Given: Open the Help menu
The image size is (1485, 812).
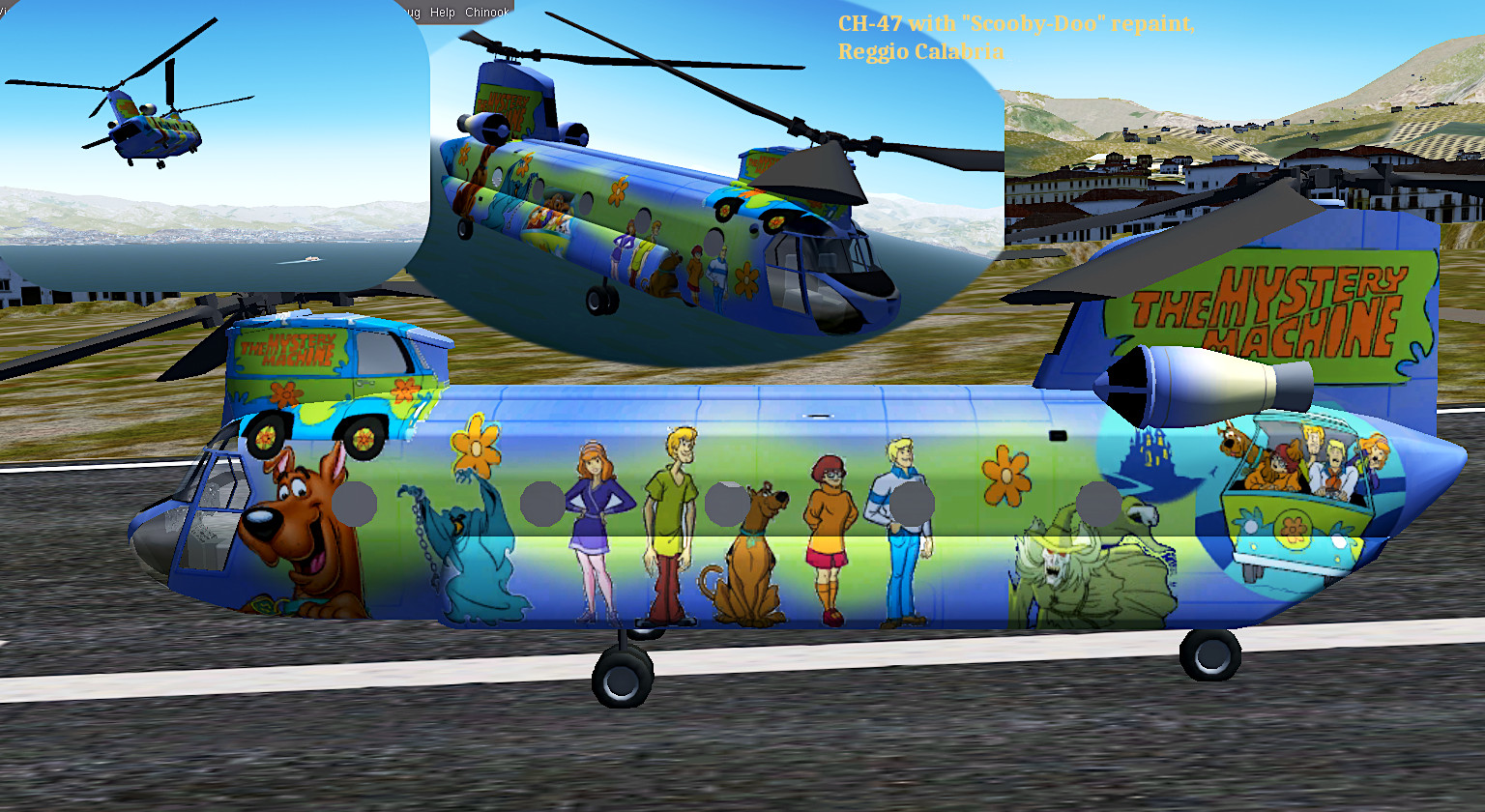Looking at the screenshot, I should (x=444, y=12).
